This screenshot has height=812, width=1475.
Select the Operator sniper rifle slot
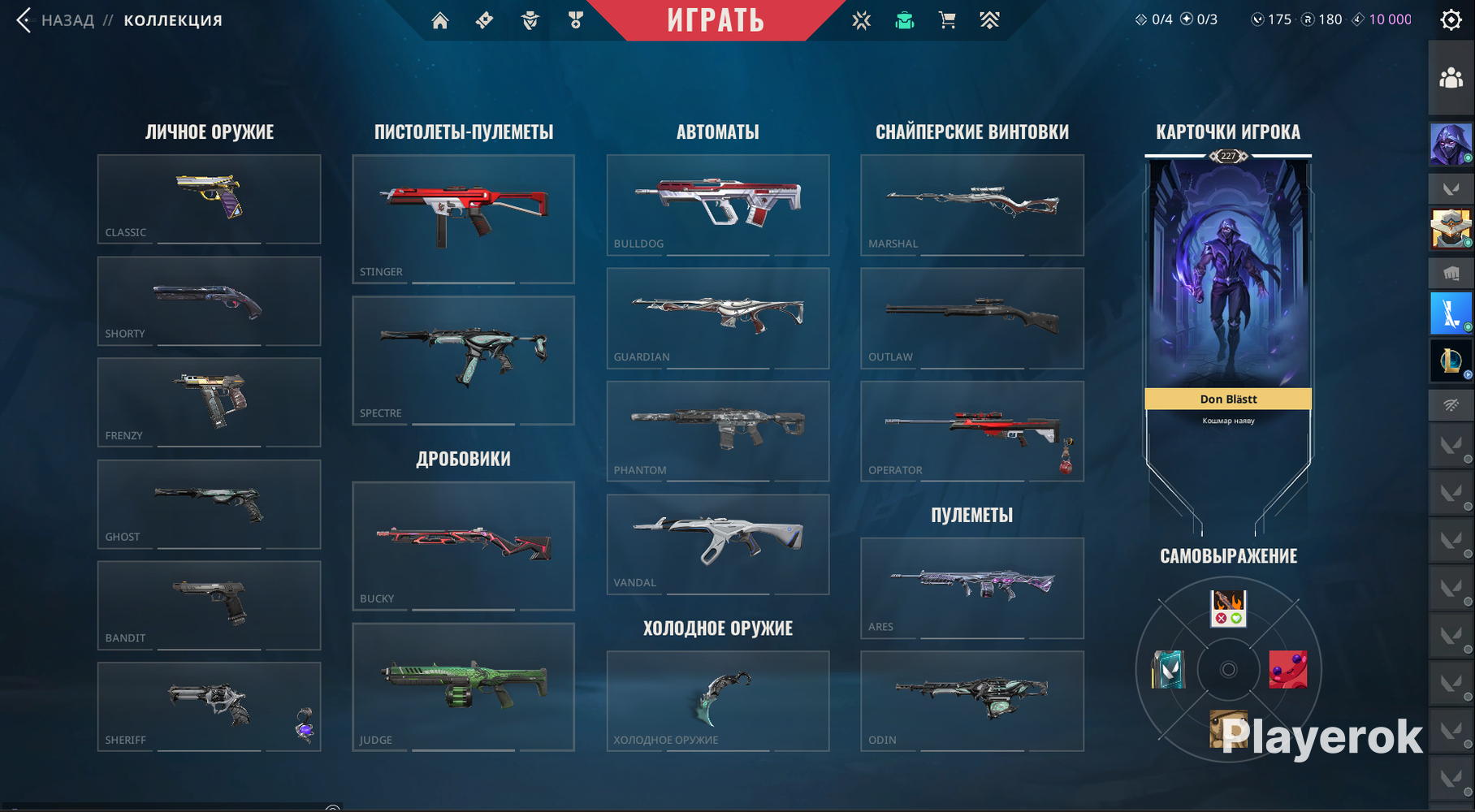[x=971, y=431]
